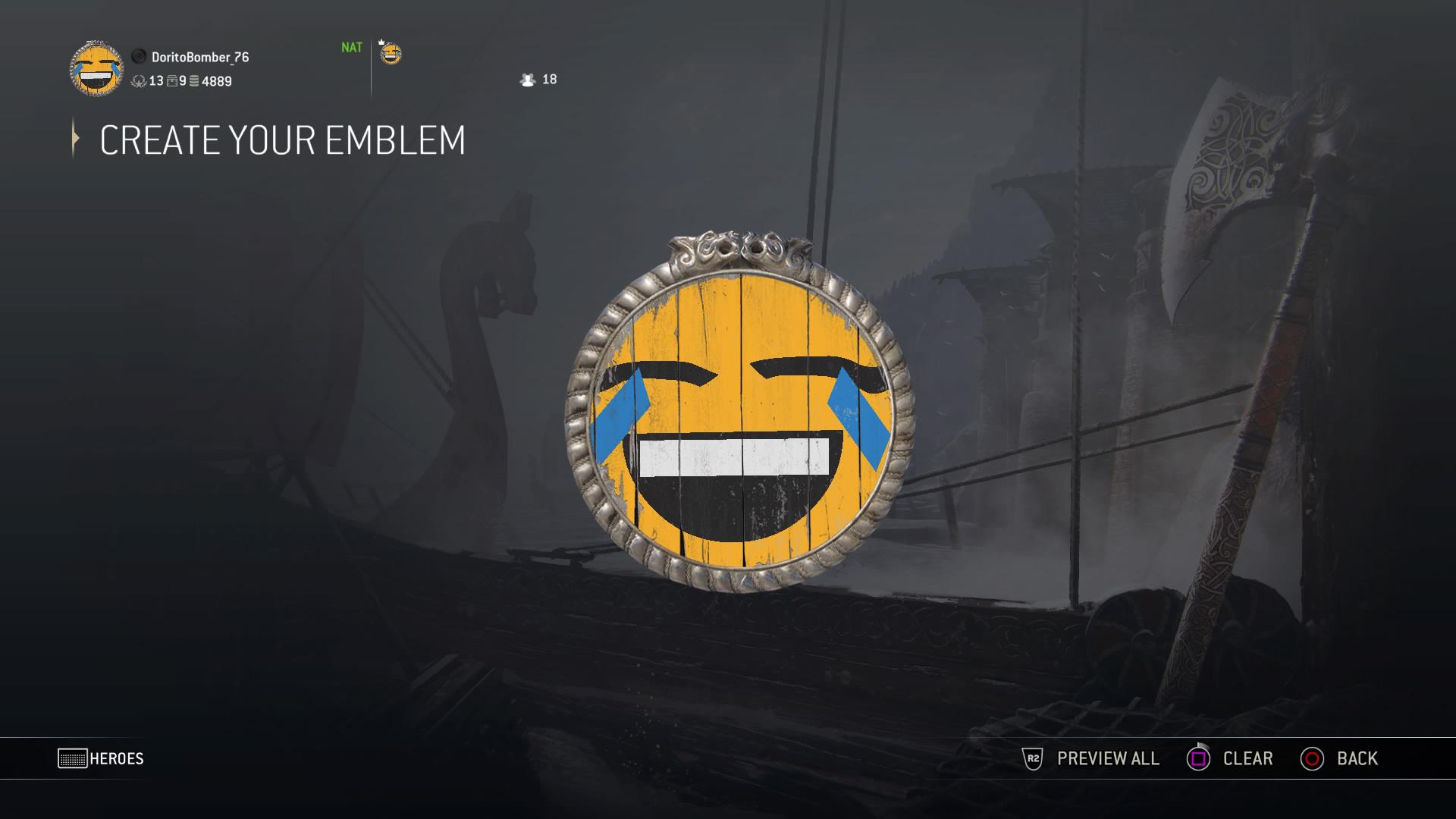Viewport: 1456px width, 819px height.
Task: Select the keyboard icon next to HEROES
Action: click(73, 758)
